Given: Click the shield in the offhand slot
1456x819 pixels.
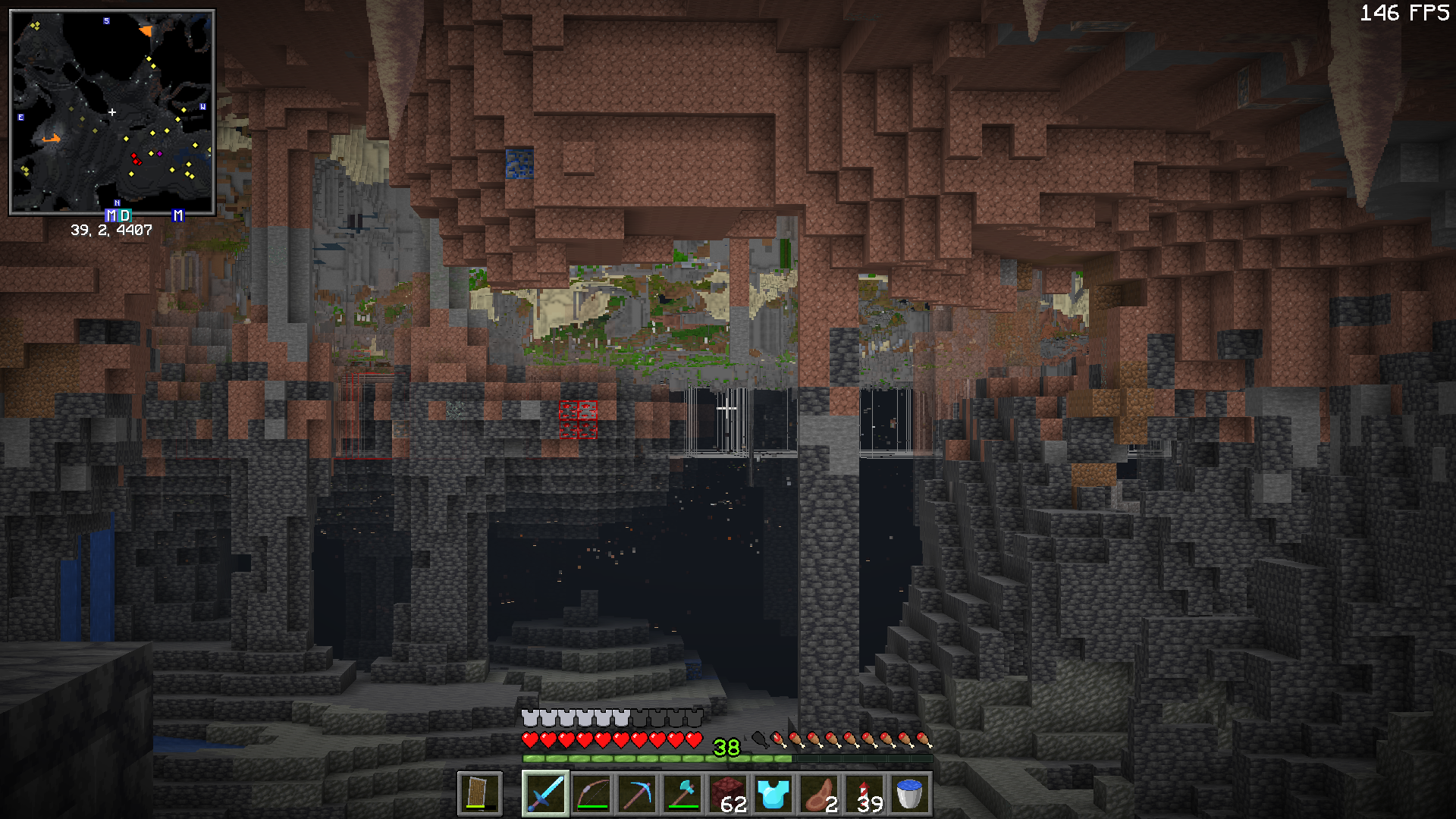Looking at the screenshot, I should 479,794.
